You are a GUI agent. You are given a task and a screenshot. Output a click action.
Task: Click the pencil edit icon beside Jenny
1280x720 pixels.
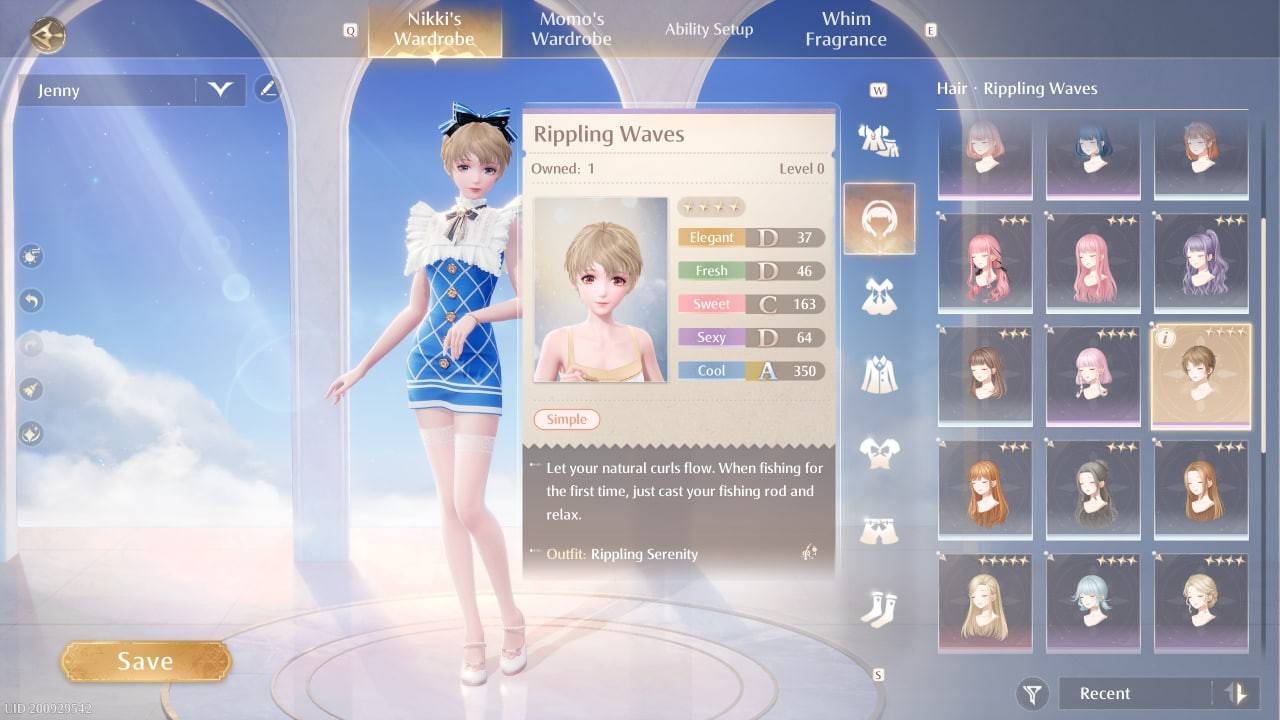[268, 89]
